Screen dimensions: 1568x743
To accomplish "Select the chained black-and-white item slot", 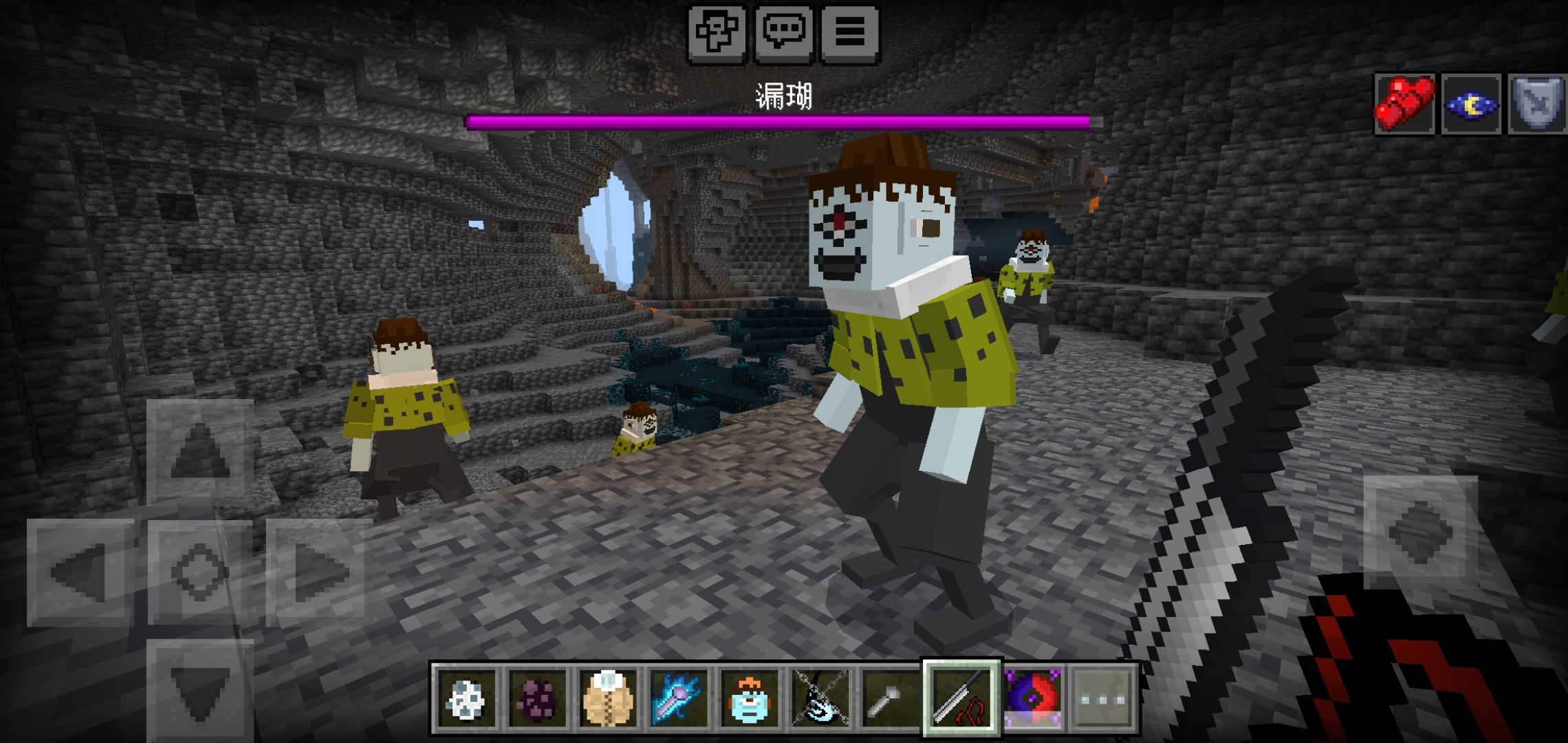I will point(820,698).
